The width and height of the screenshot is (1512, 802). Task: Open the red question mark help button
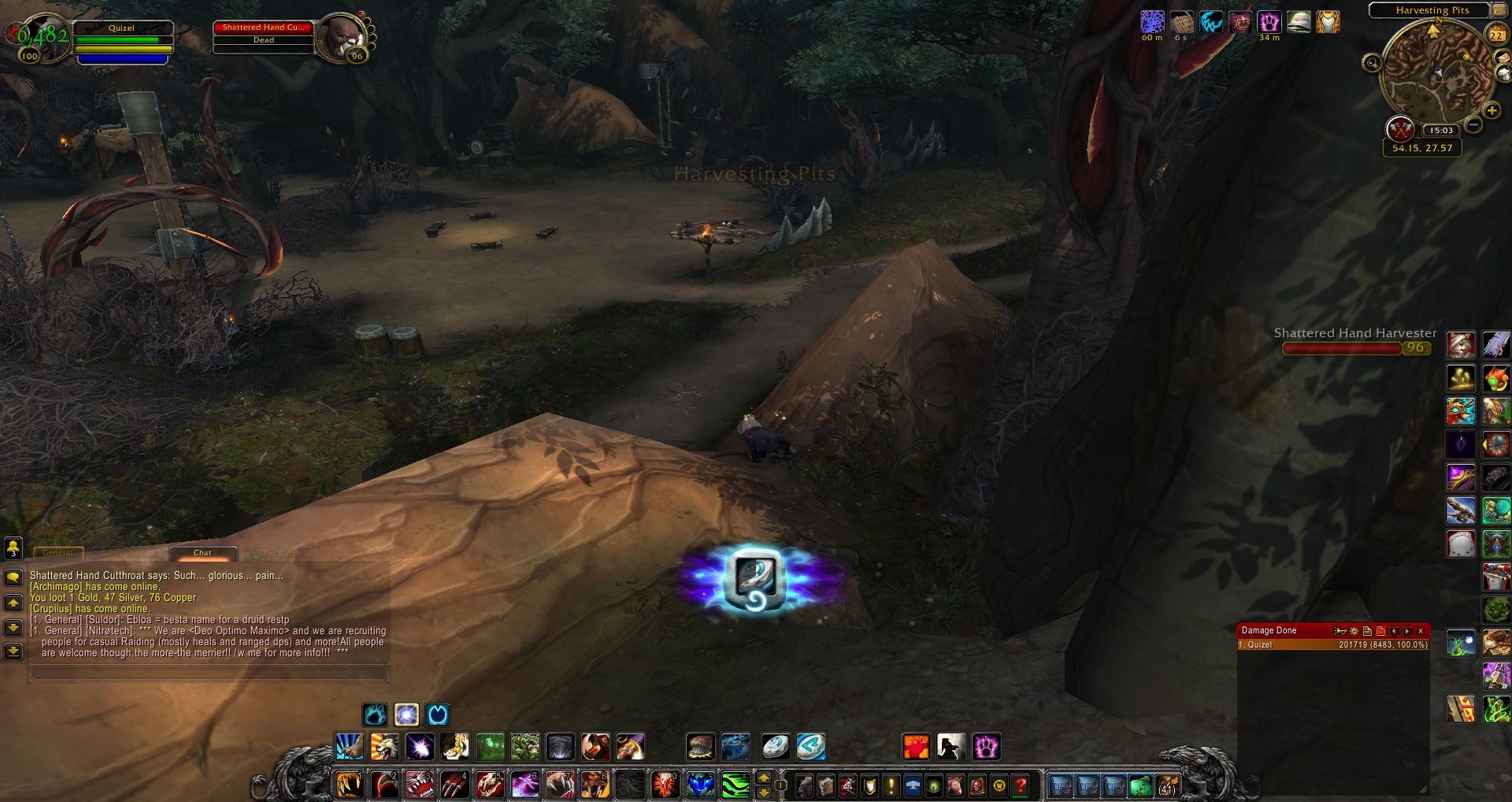pyautogui.click(x=1021, y=785)
